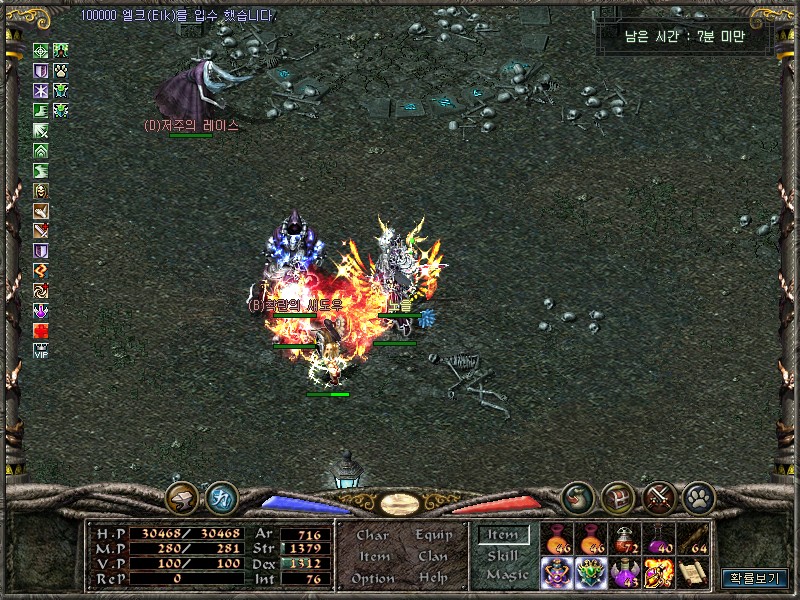Image resolution: width=800 pixels, height=600 pixels.
Task: Use the scroll item in the quickslot
Action: [693, 572]
